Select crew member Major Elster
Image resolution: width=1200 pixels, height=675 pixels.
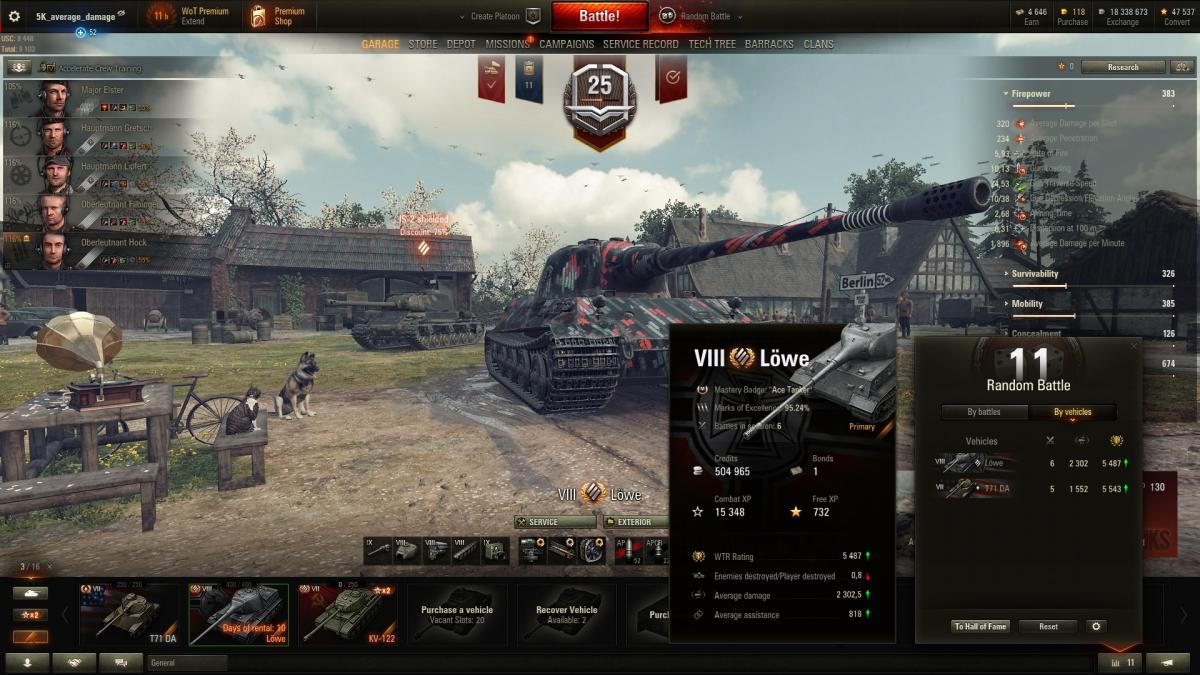(90, 98)
